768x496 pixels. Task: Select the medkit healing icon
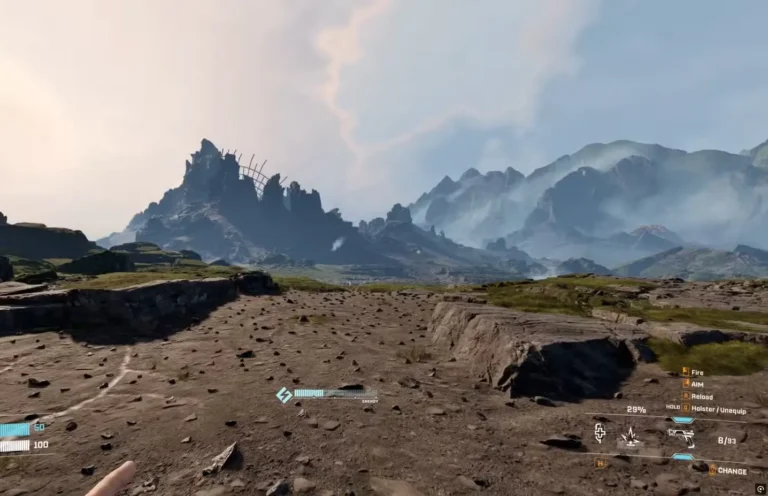[600, 433]
